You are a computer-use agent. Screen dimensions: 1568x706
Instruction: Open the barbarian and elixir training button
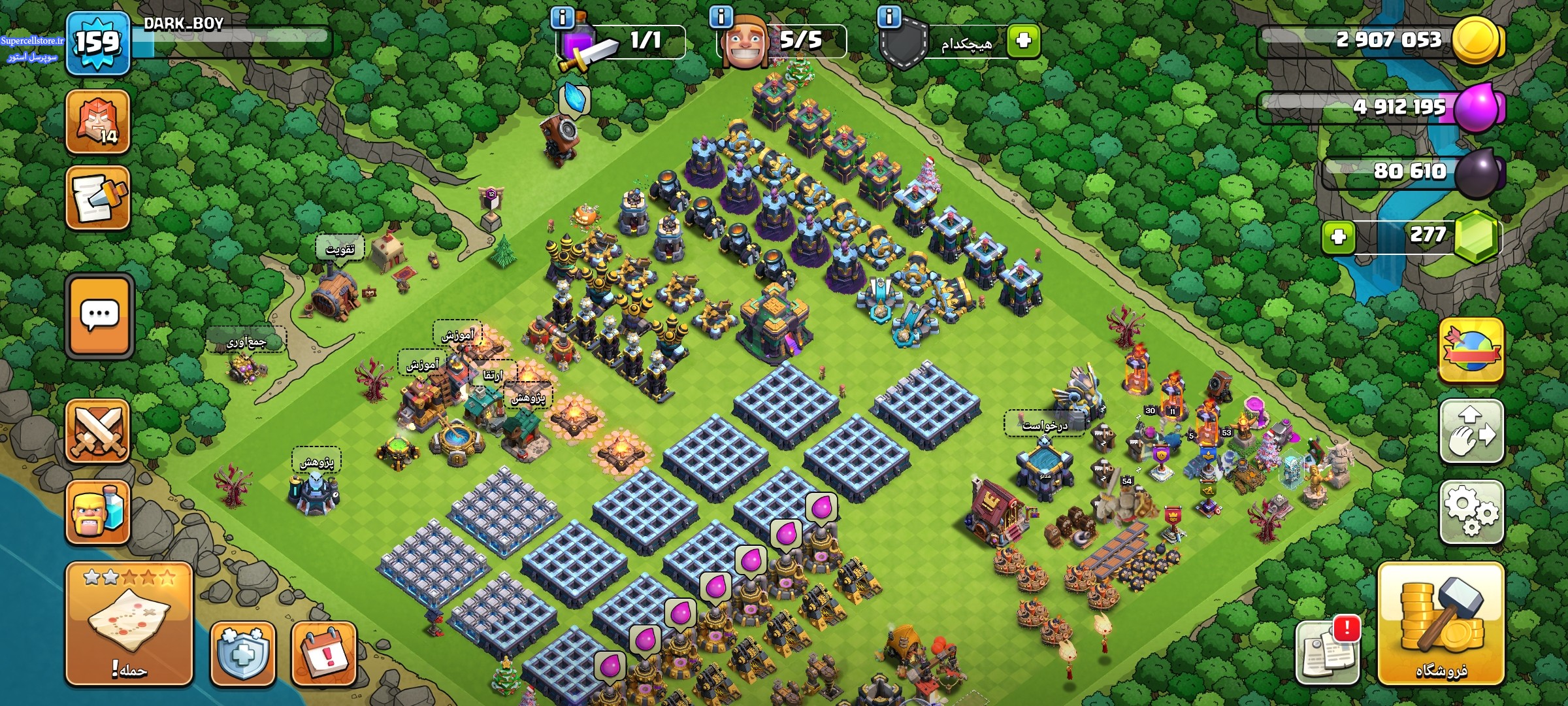[x=98, y=513]
